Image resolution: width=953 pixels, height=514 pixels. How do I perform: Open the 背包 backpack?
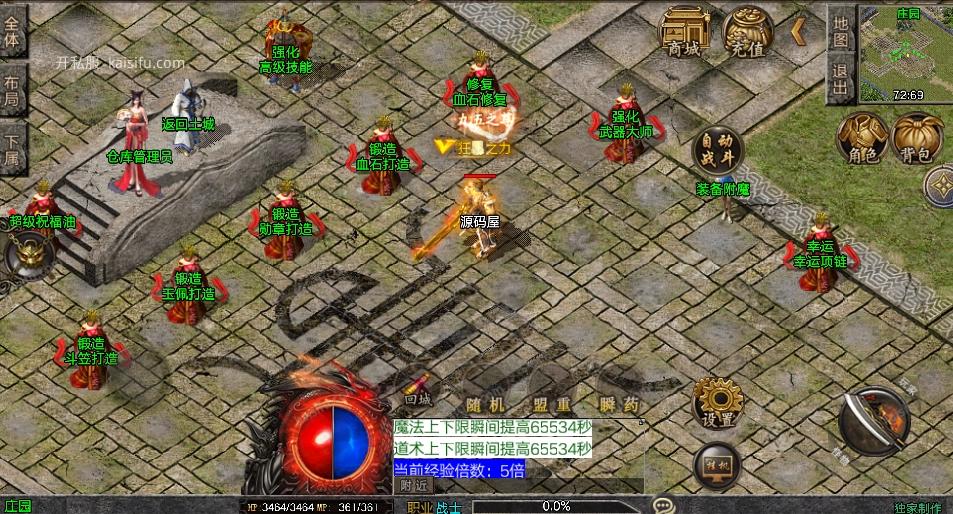917,138
